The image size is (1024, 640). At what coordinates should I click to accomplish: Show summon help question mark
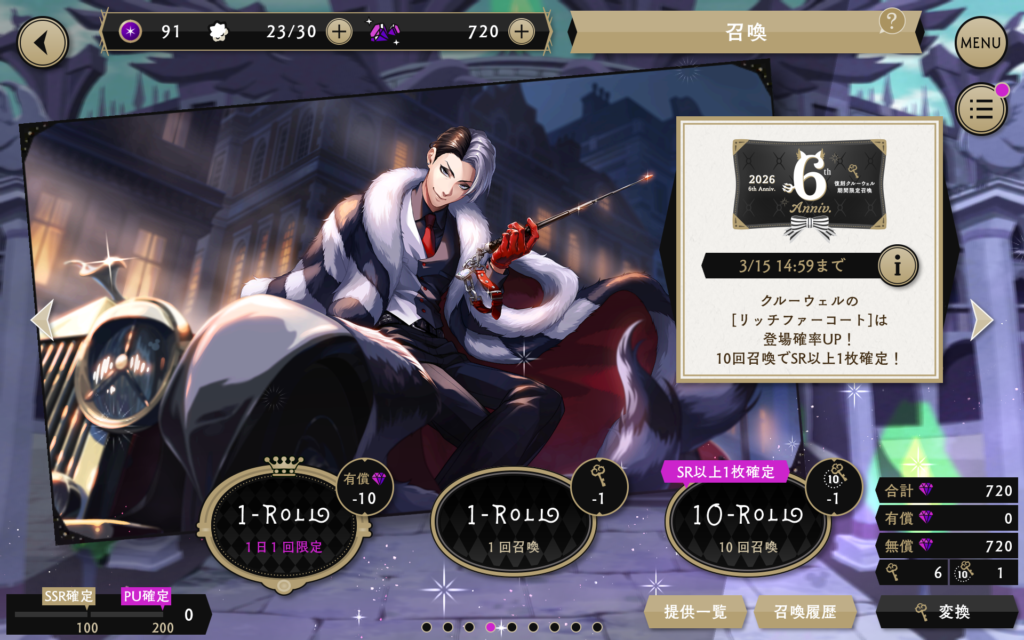pos(892,21)
